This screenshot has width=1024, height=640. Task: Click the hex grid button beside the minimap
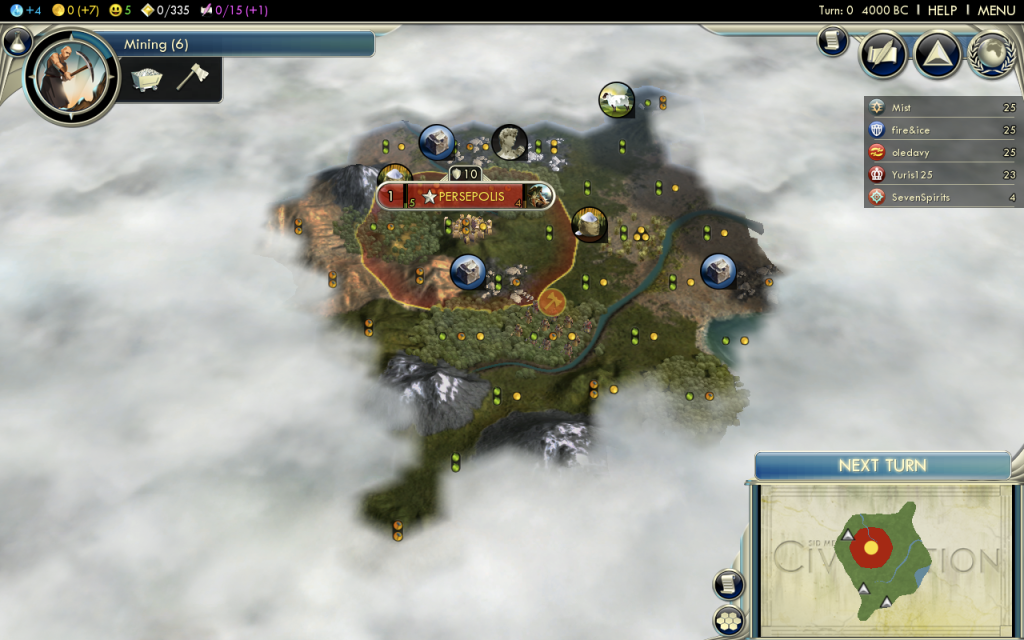728,620
